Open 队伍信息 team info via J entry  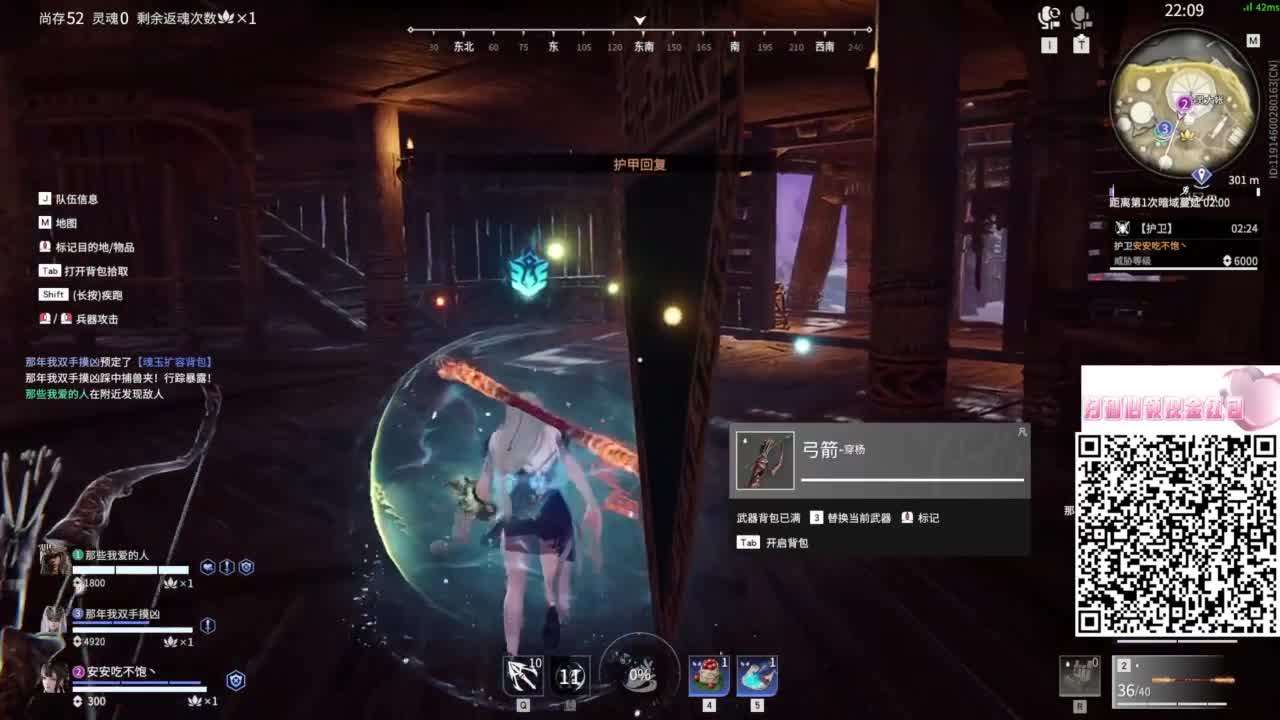[70, 198]
